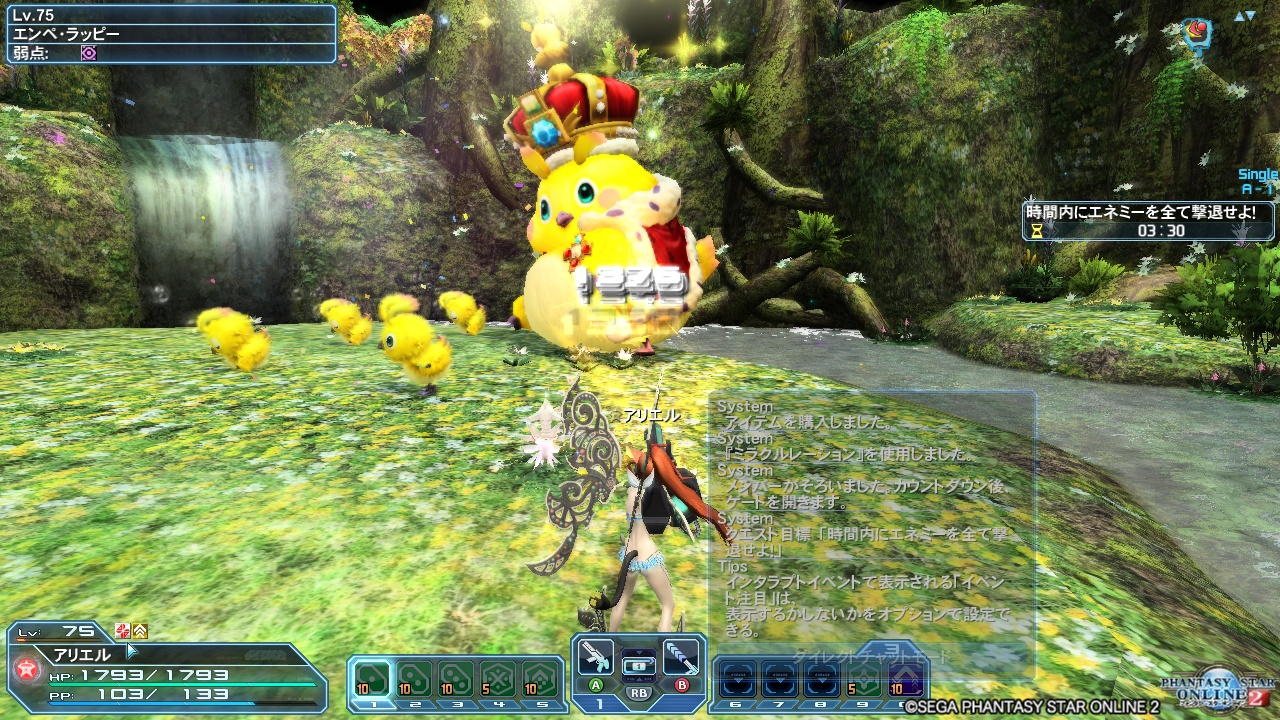
Task: Click the class emblem beside Lv 75
Action: tap(122, 632)
